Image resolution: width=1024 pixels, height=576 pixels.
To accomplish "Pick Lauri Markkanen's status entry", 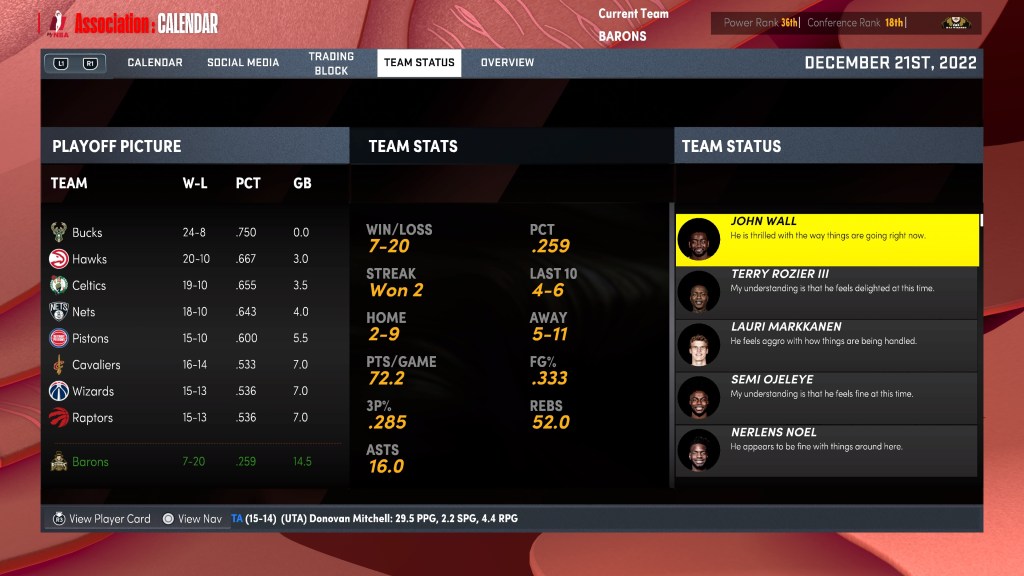I will click(x=827, y=346).
